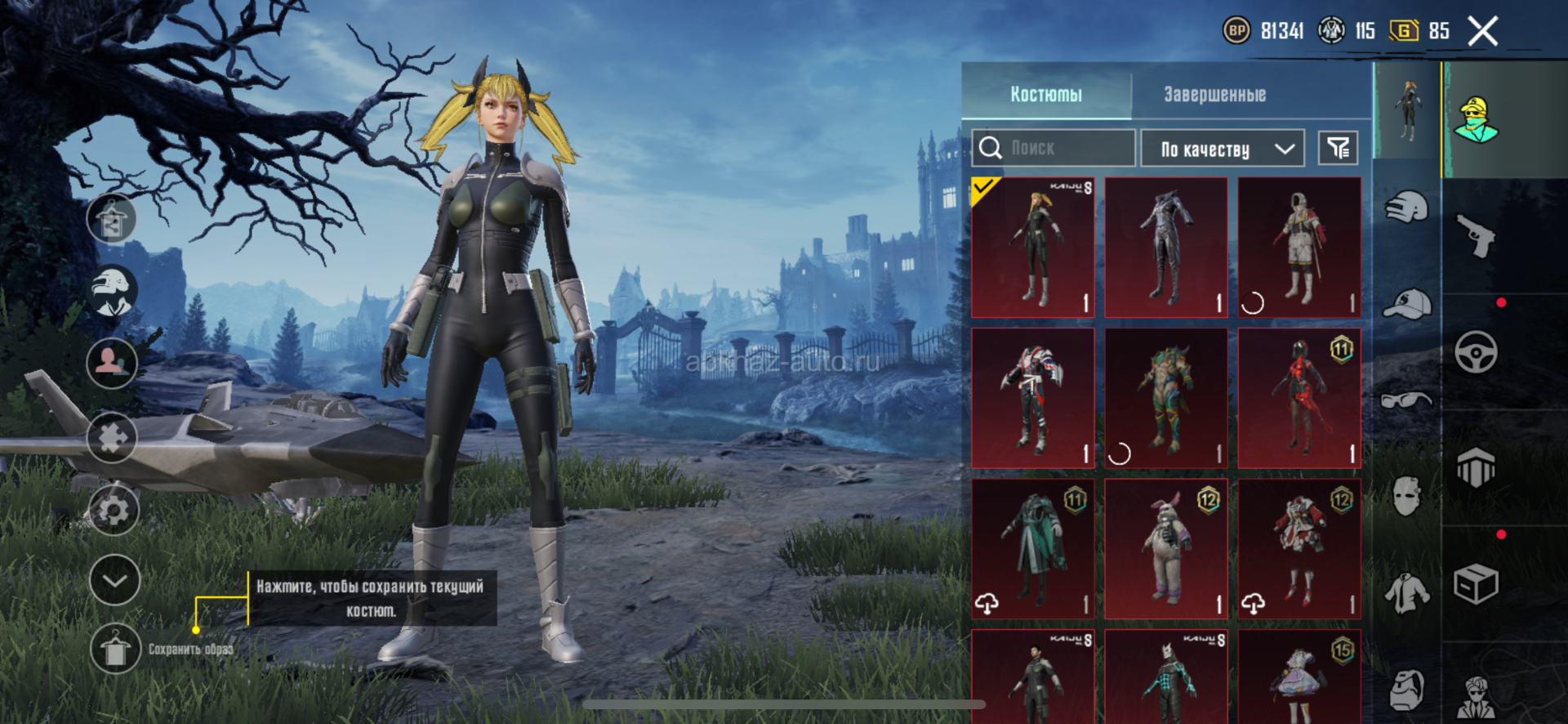Click the Поиск search field
Screen dimensions: 1568x724
(x=1053, y=148)
